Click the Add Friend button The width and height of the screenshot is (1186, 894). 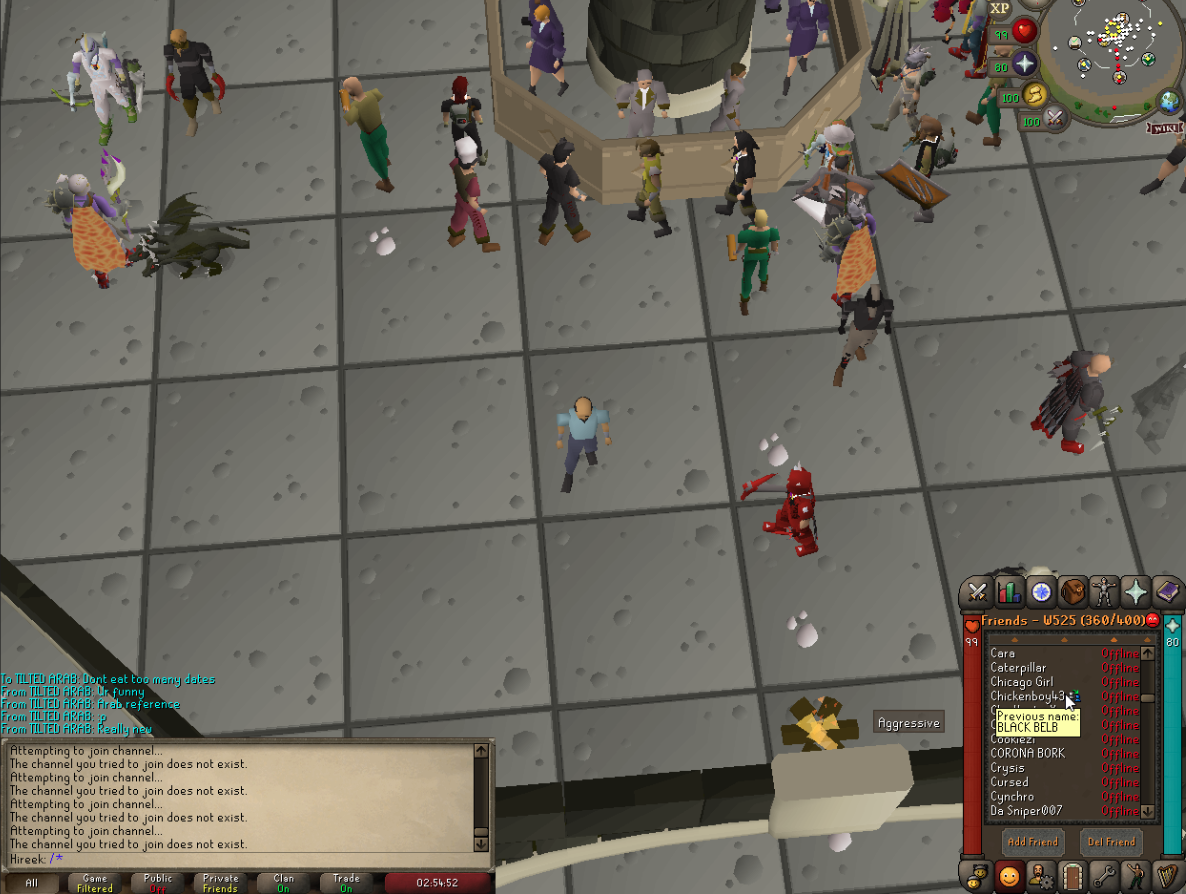tap(1032, 842)
